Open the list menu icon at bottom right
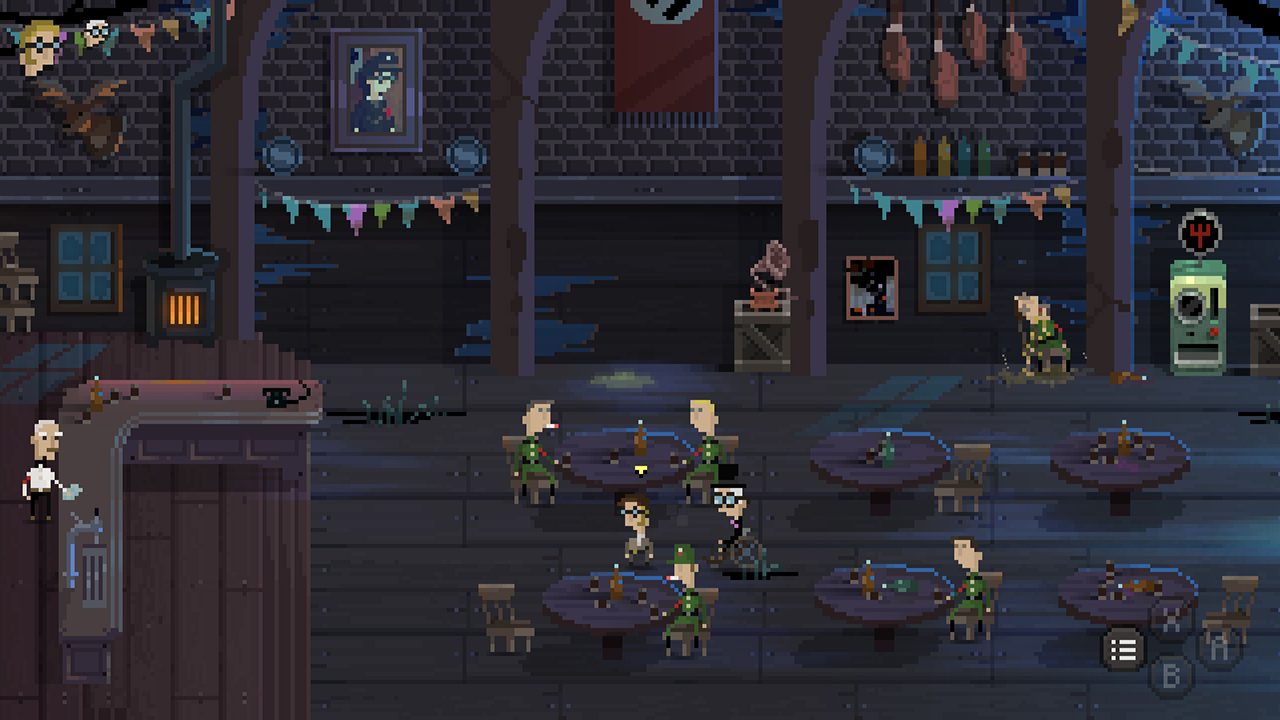The height and width of the screenshot is (720, 1280). [x=1122, y=650]
